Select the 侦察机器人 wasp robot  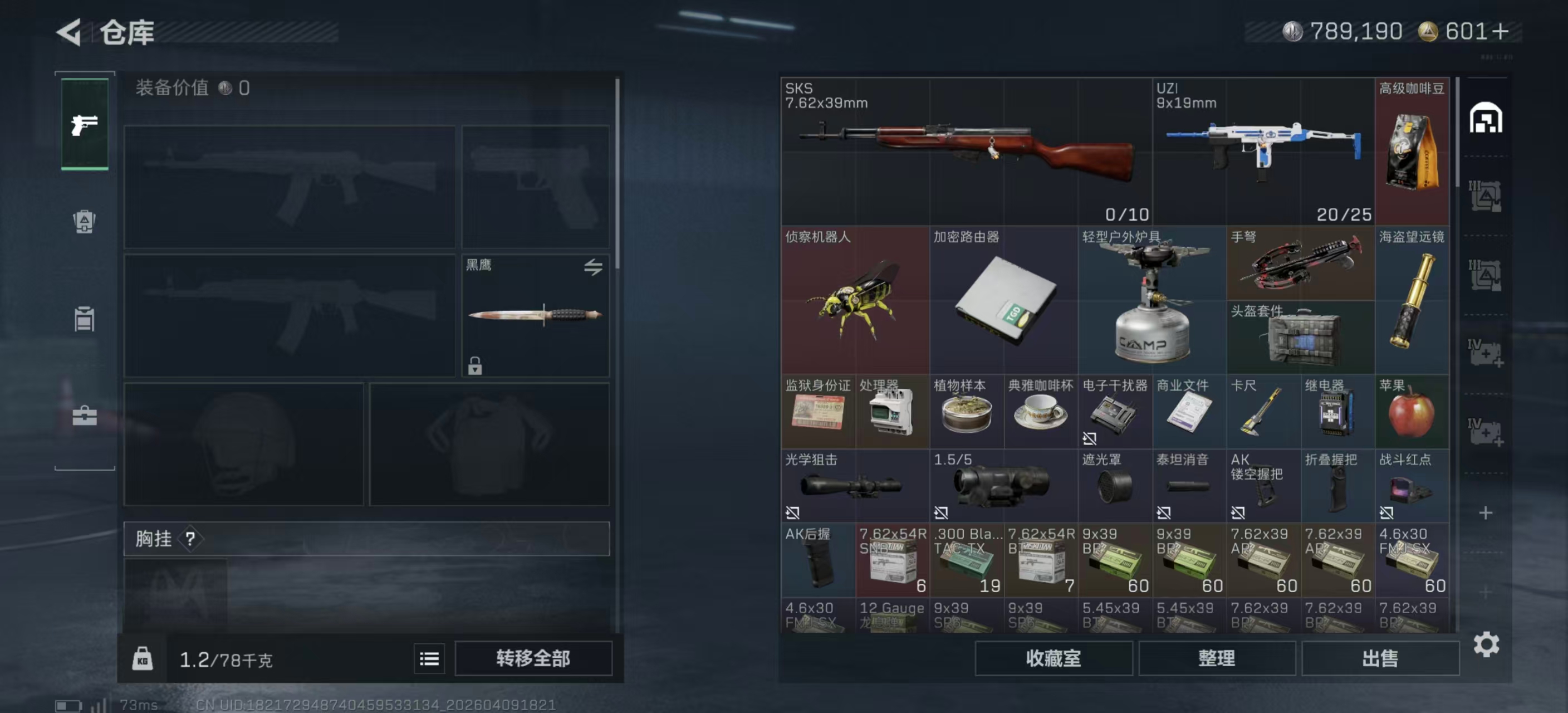click(855, 300)
